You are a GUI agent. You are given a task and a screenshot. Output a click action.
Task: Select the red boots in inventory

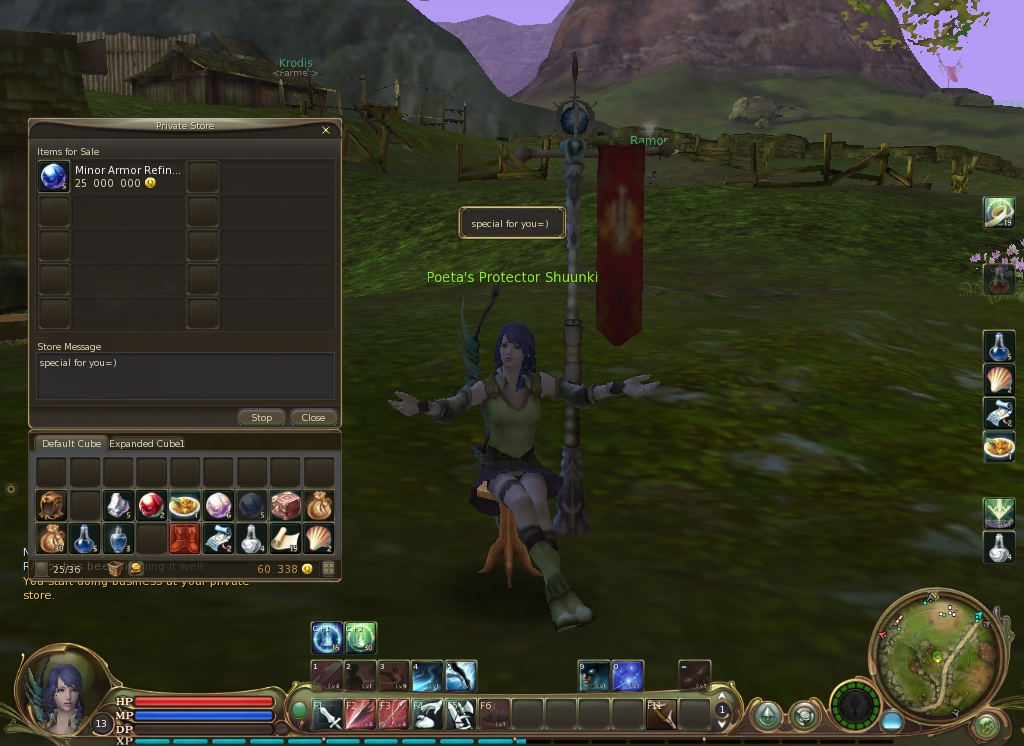(185, 539)
